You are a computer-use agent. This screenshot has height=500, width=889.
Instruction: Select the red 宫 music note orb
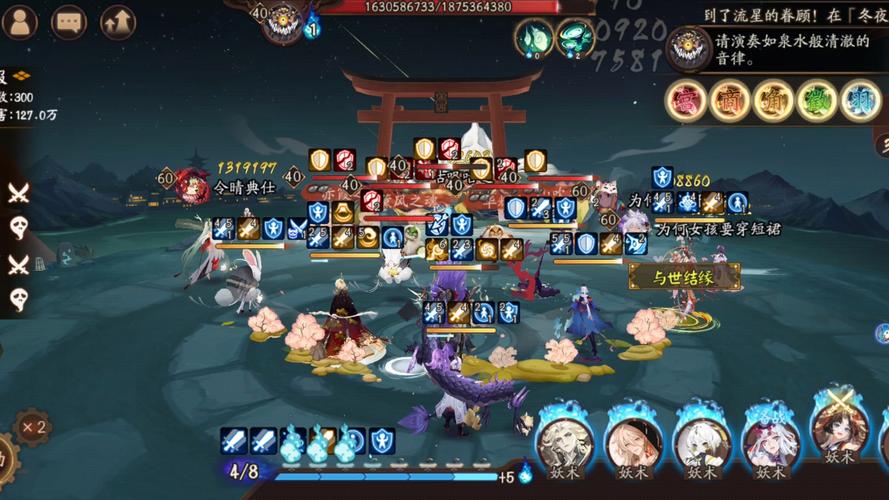tap(687, 100)
